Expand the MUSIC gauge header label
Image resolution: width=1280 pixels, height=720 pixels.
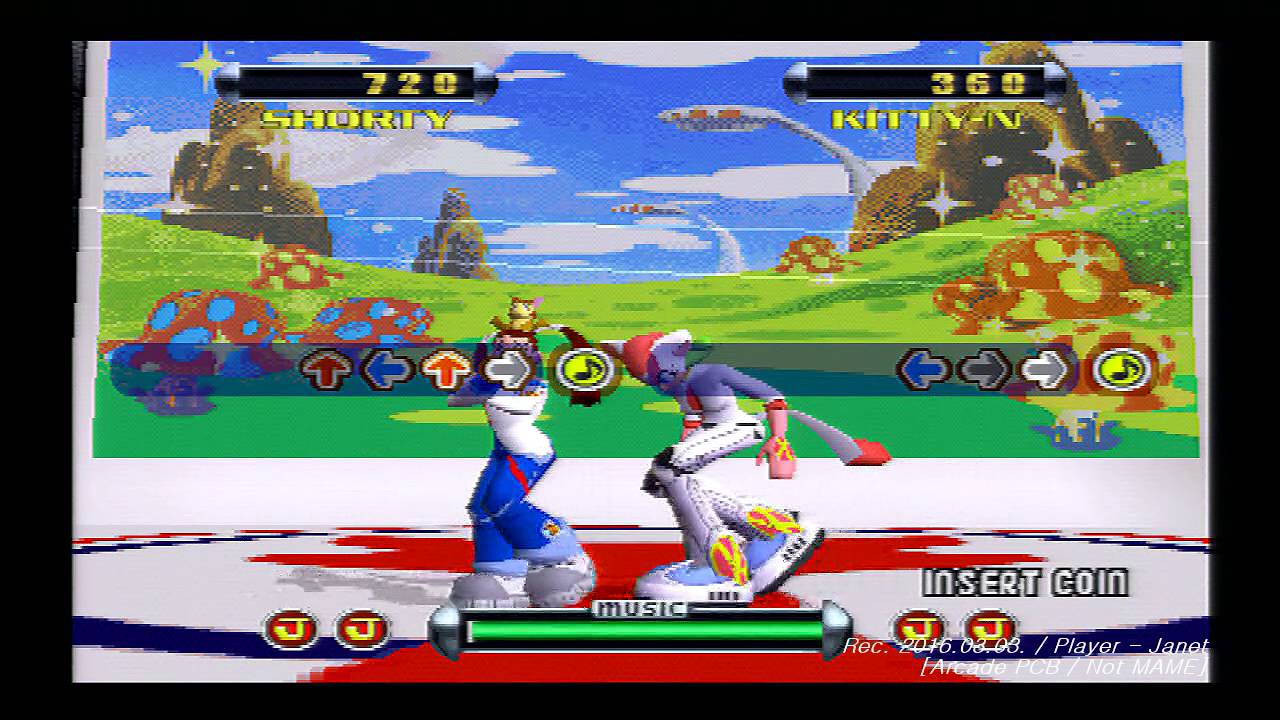pyautogui.click(x=640, y=606)
